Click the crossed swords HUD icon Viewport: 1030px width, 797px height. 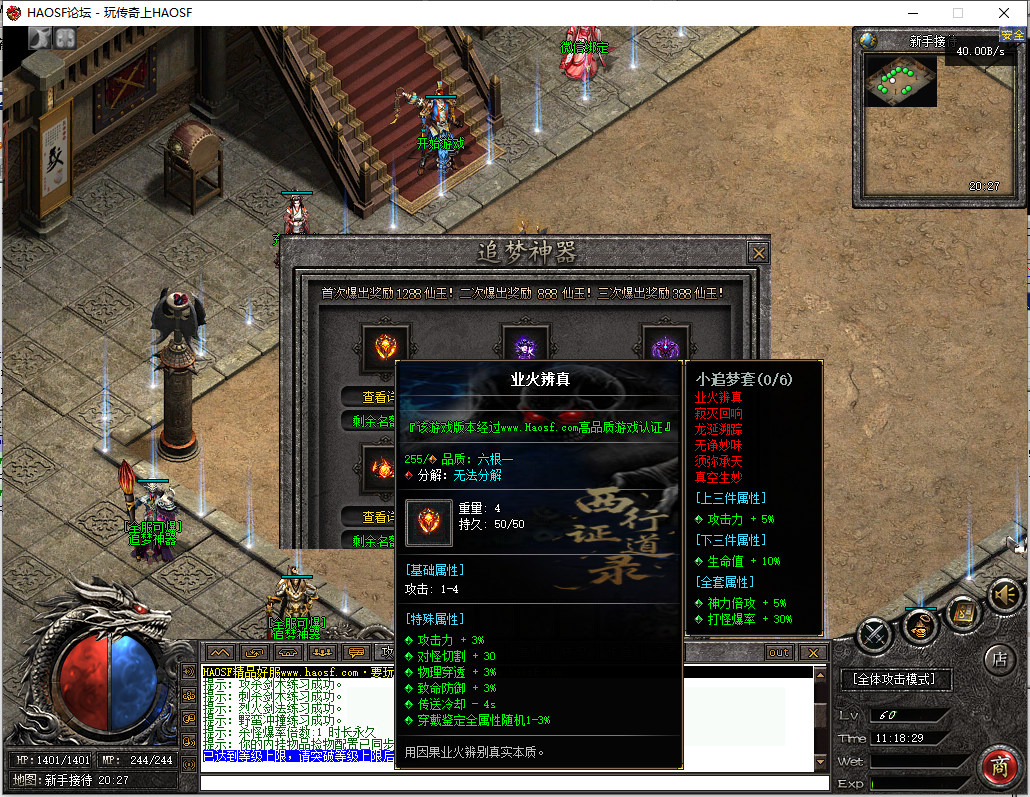pyautogui.click(x=875, y=636)
